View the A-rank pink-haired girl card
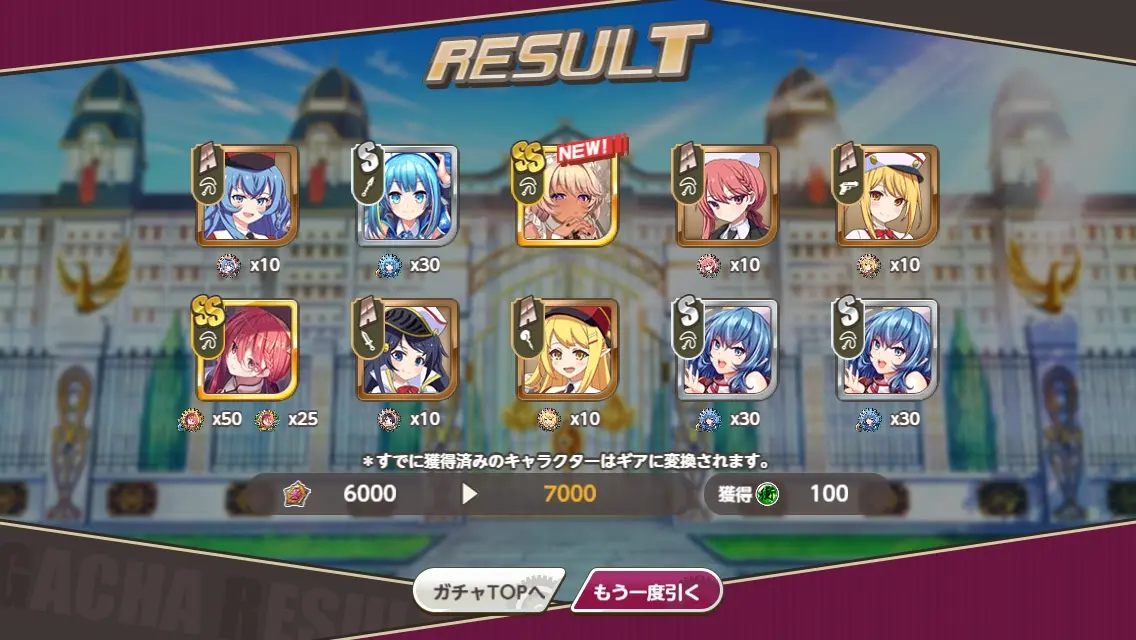This screenshot has height=640, width=1136. click(x=728, y=196)
